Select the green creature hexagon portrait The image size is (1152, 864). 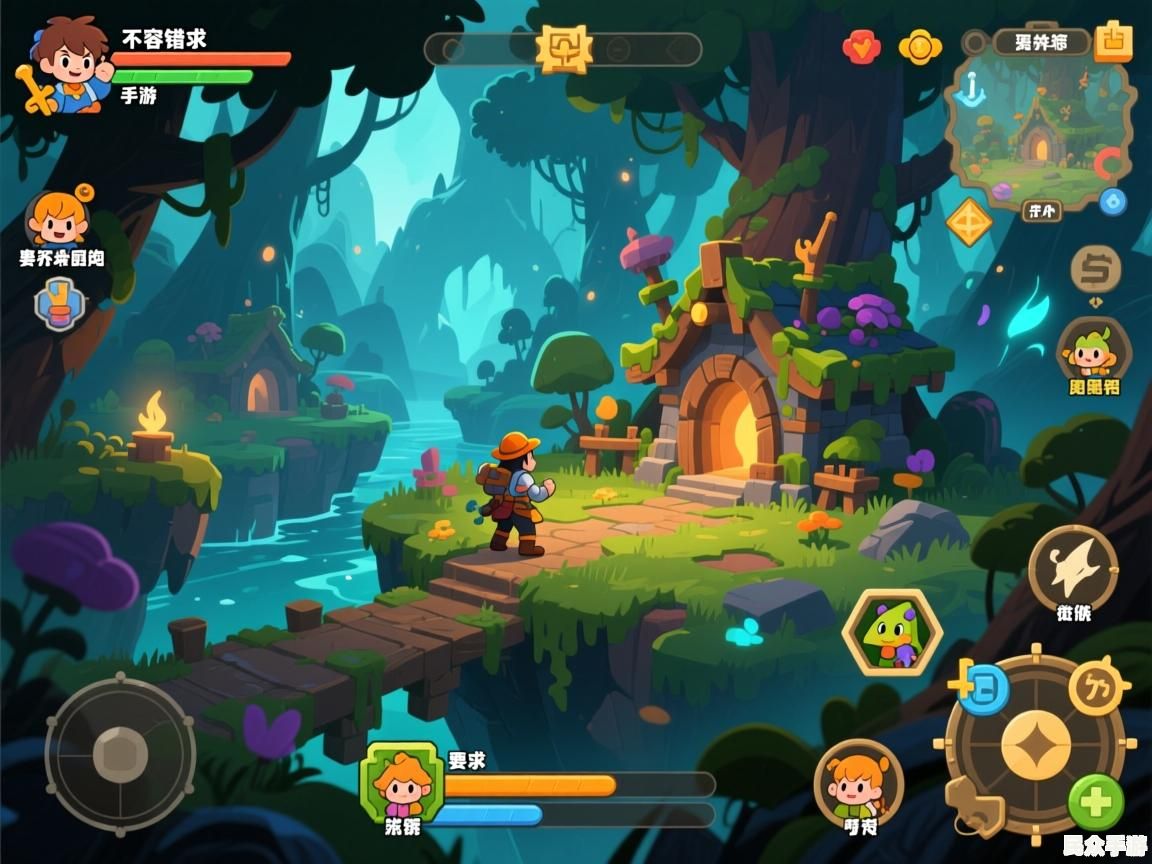892,633
